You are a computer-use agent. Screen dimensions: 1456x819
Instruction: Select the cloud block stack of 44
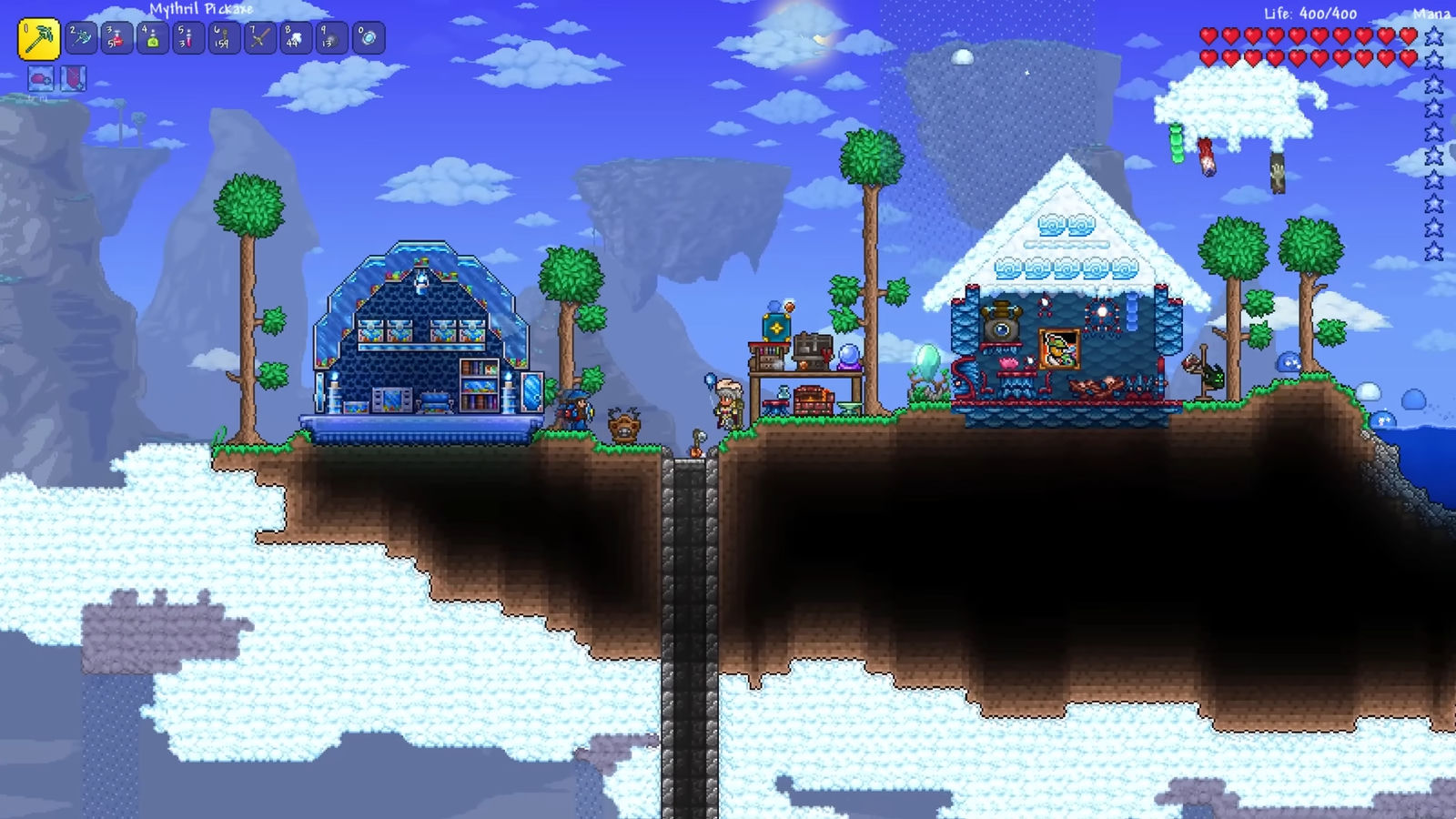296,38
